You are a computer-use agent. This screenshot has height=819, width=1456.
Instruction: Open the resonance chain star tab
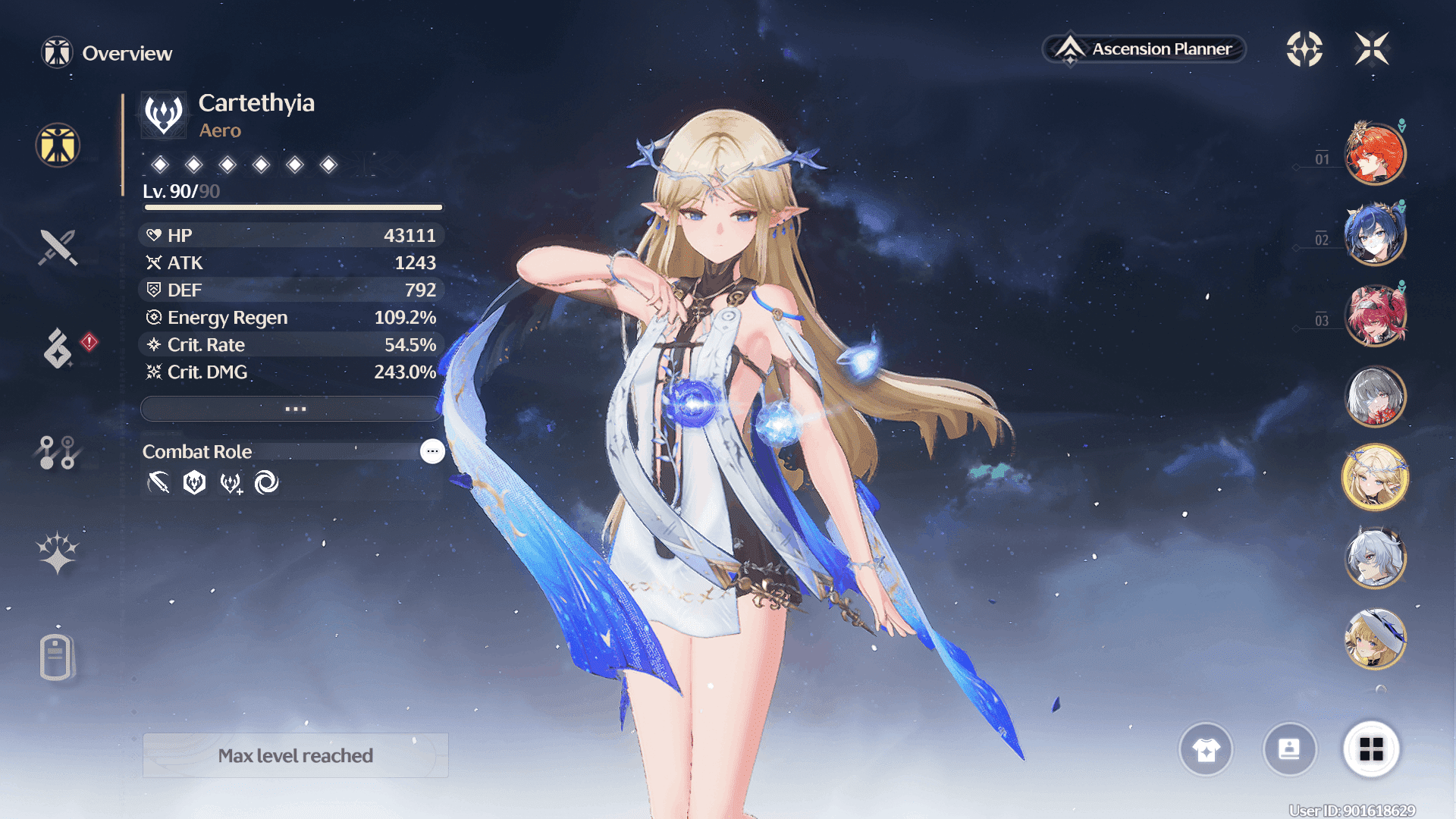[x=58, y=552]
